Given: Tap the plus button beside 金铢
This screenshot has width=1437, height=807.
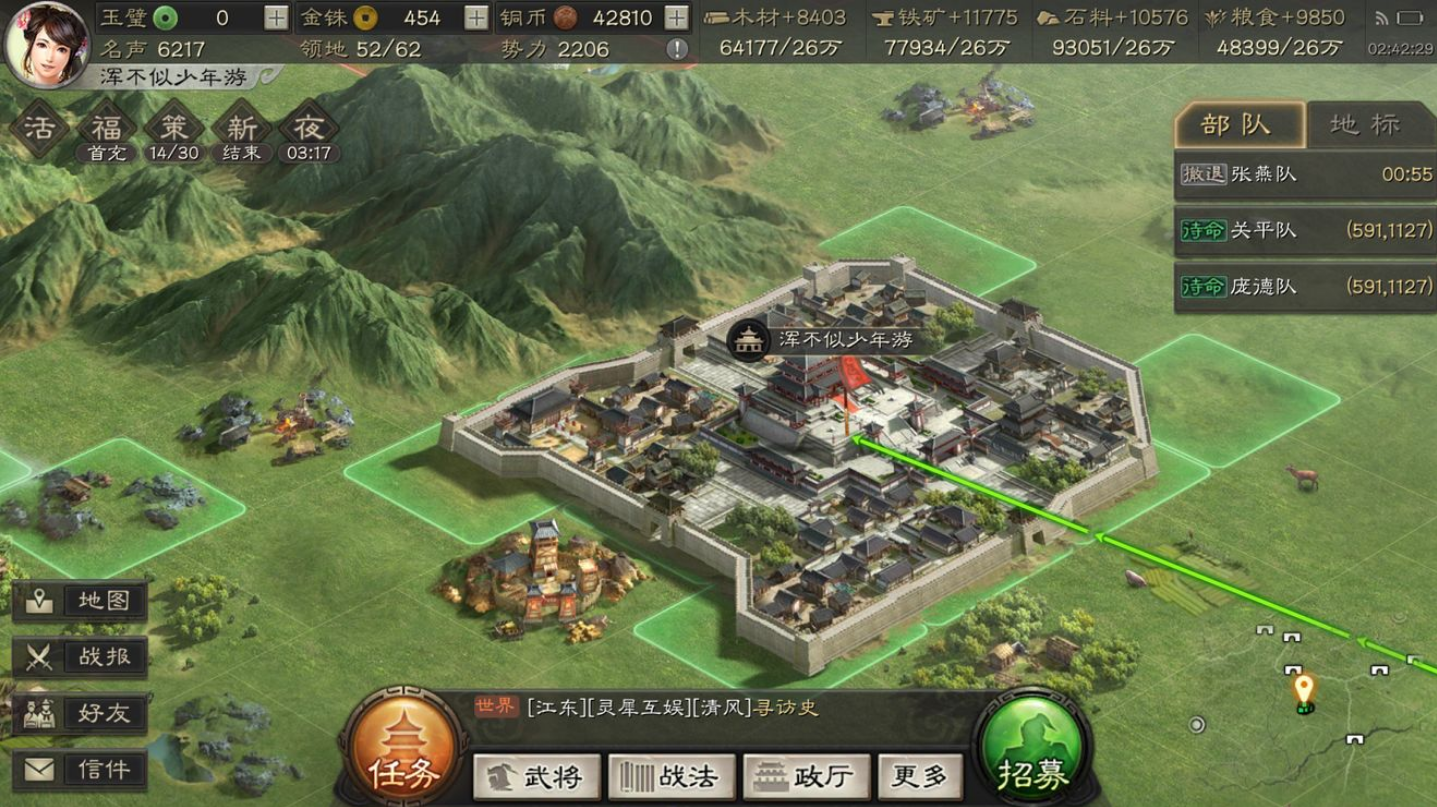Looking at the screenshot, I should pyautogui.click(x=477, y=18).
